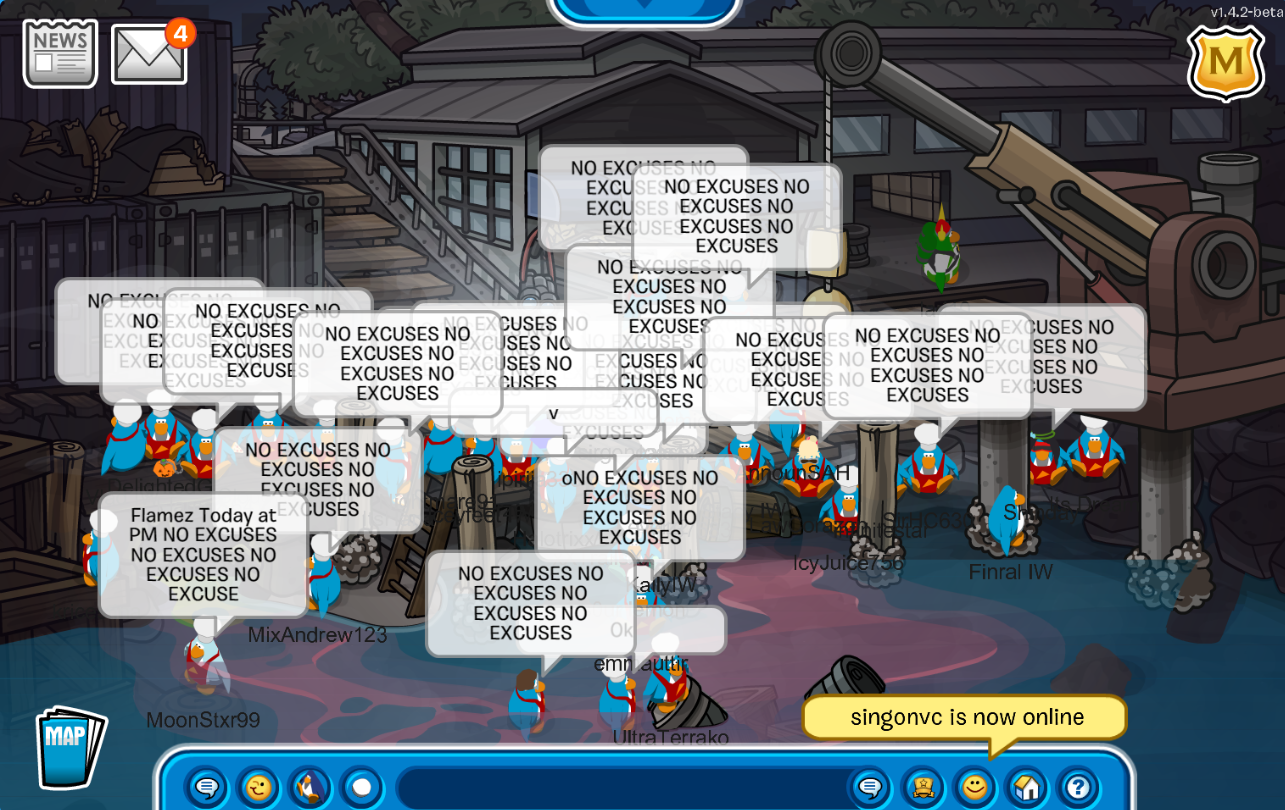Open the safe chat speech bubble menu
Screen dimensions: 1285x810
[x=207, y=788]
